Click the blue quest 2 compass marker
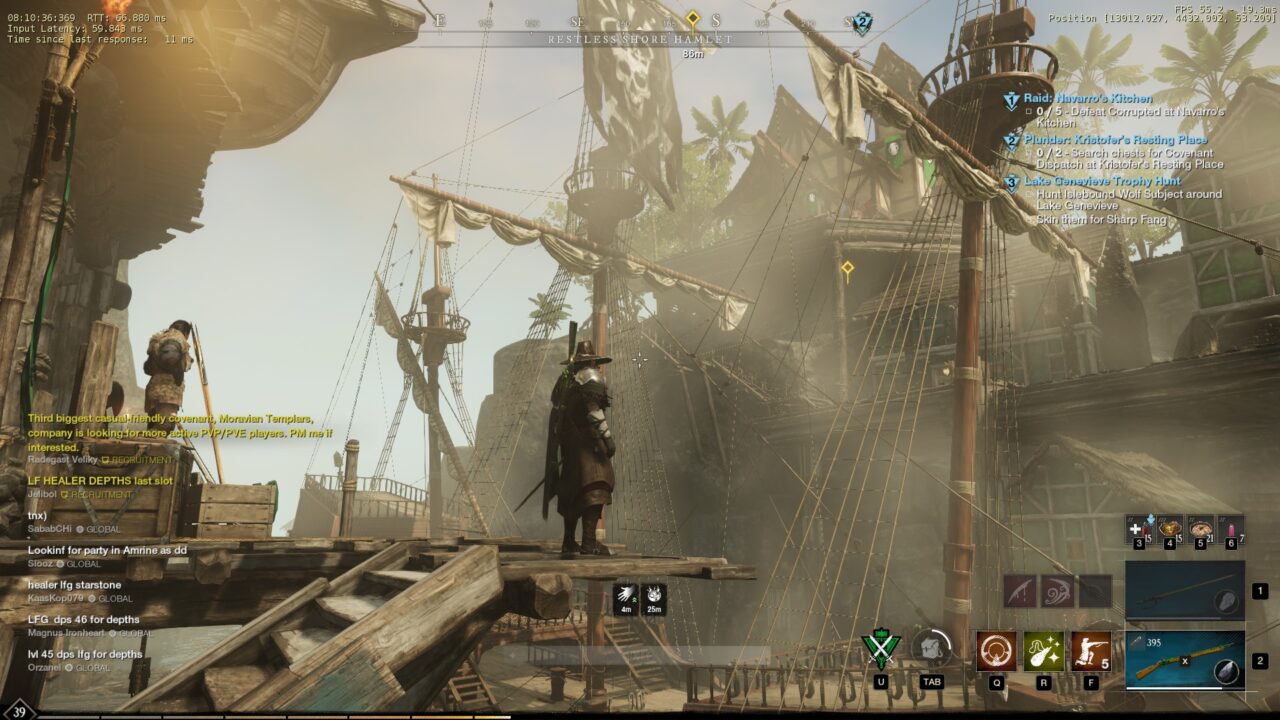 click(x=861, y=23)
